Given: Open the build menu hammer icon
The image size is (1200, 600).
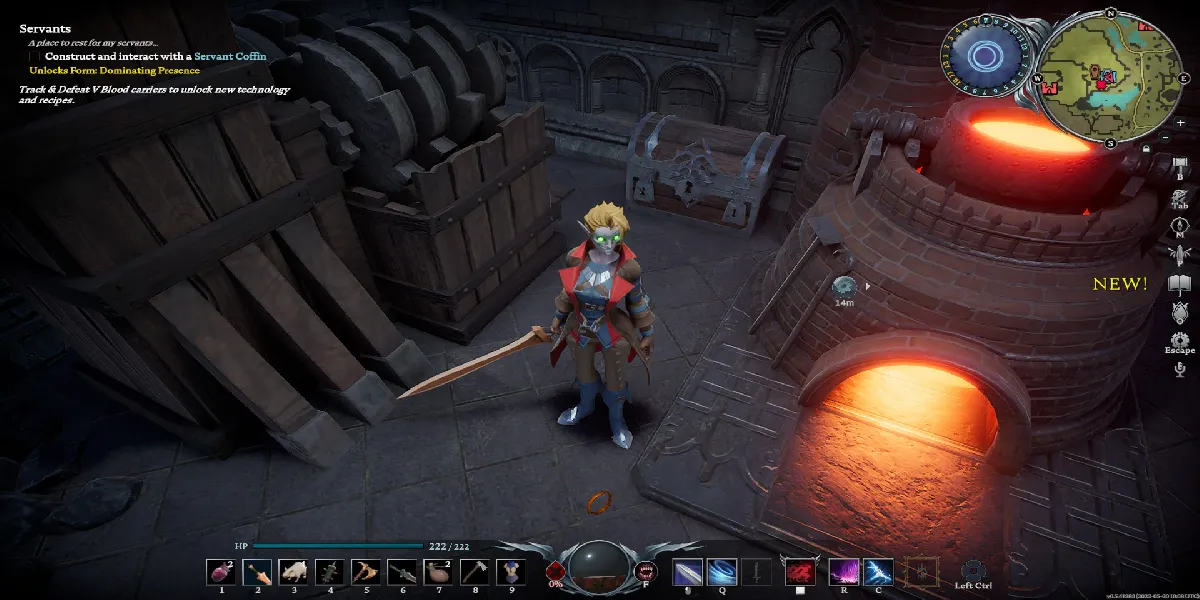Looking at the screenshot, I should pyautogui.click(x=1179, y=164).
